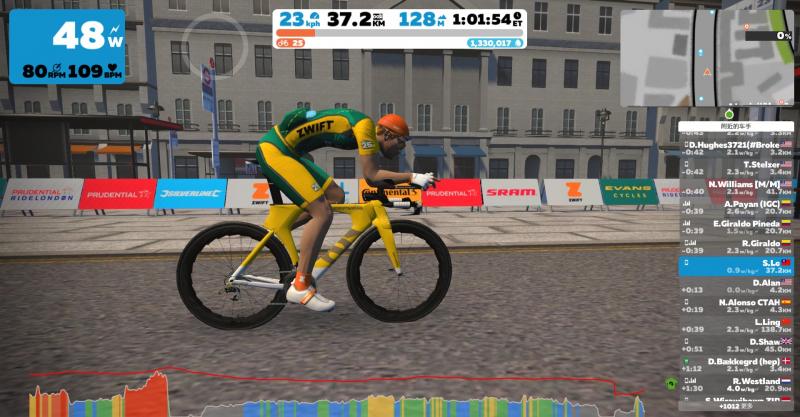Open the minimap in the top corner
This screenshot has height=417, width=800.
coord(708,58)
